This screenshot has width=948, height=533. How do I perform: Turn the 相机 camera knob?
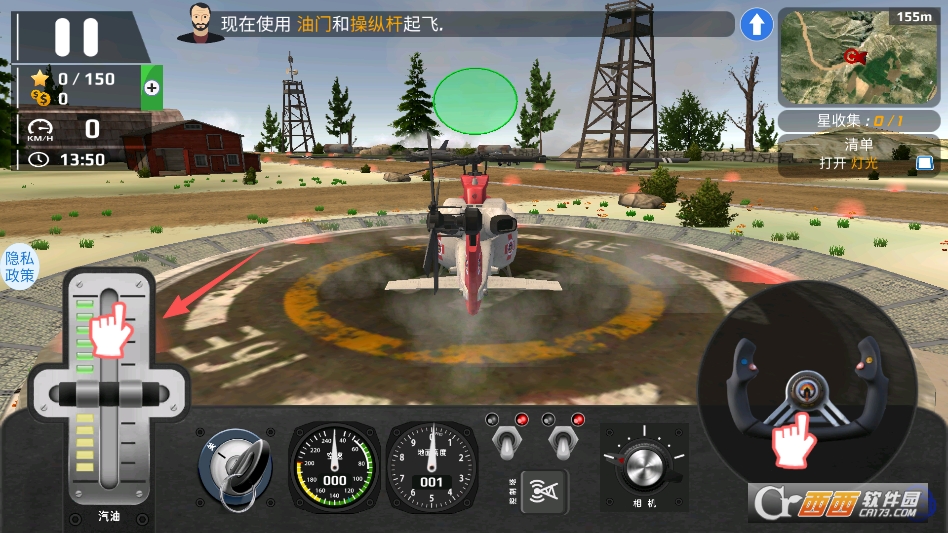coord(643,466)
